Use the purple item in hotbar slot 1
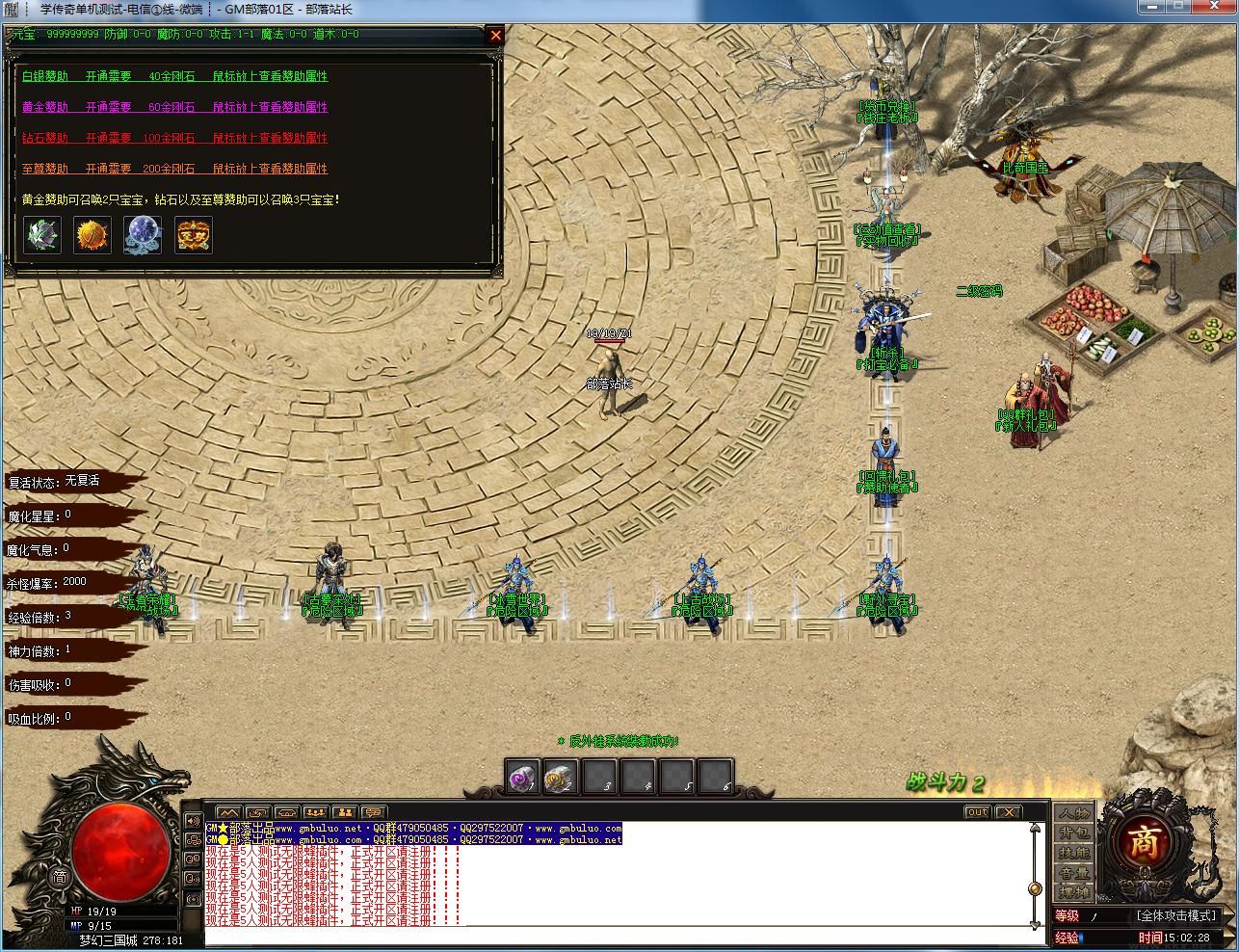 coord(523,777)
